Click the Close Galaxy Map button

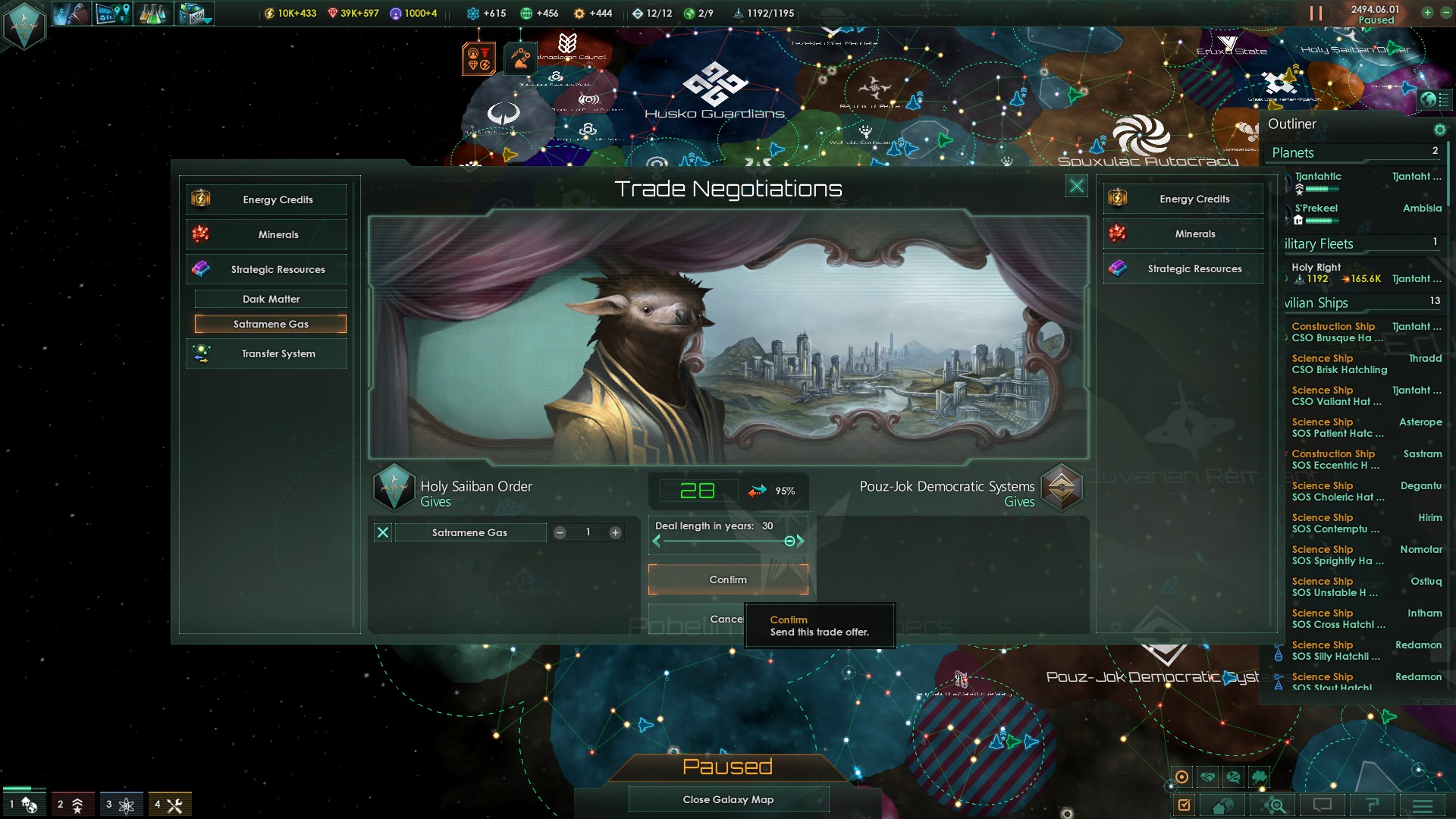pos(728,799)
